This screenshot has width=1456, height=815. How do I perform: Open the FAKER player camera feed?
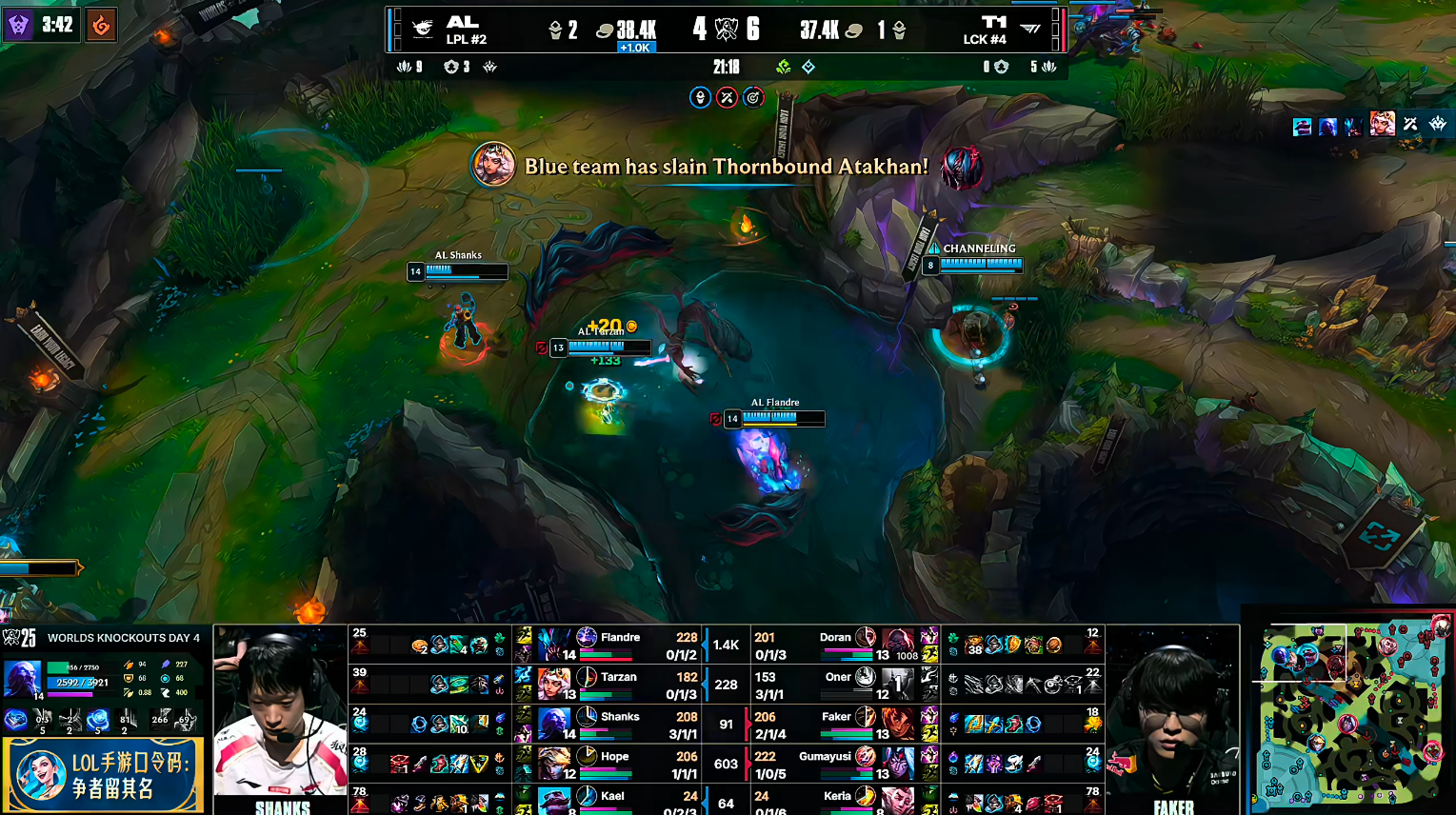pyautogui.click(x=1172, y=712)
